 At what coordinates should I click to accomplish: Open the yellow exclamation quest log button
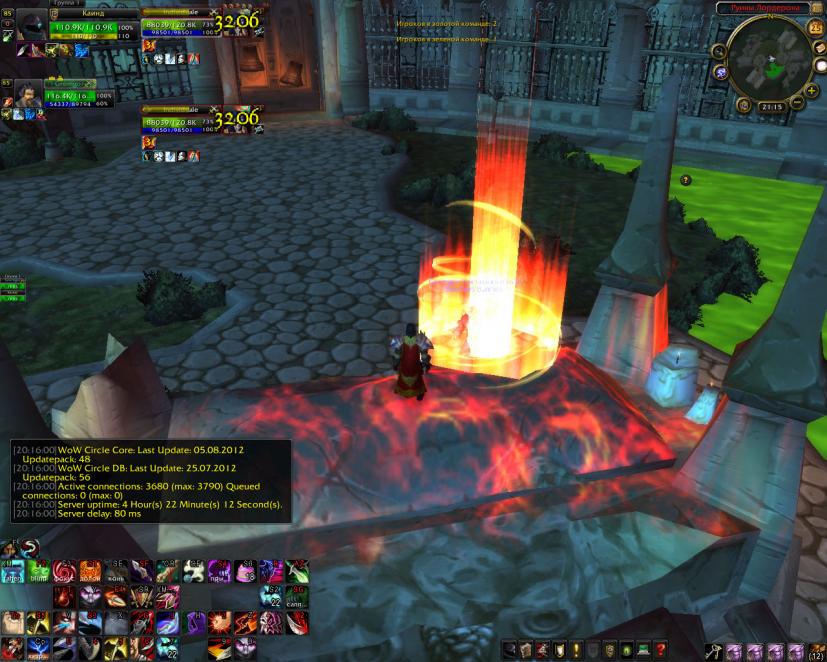tap(575, 650)
